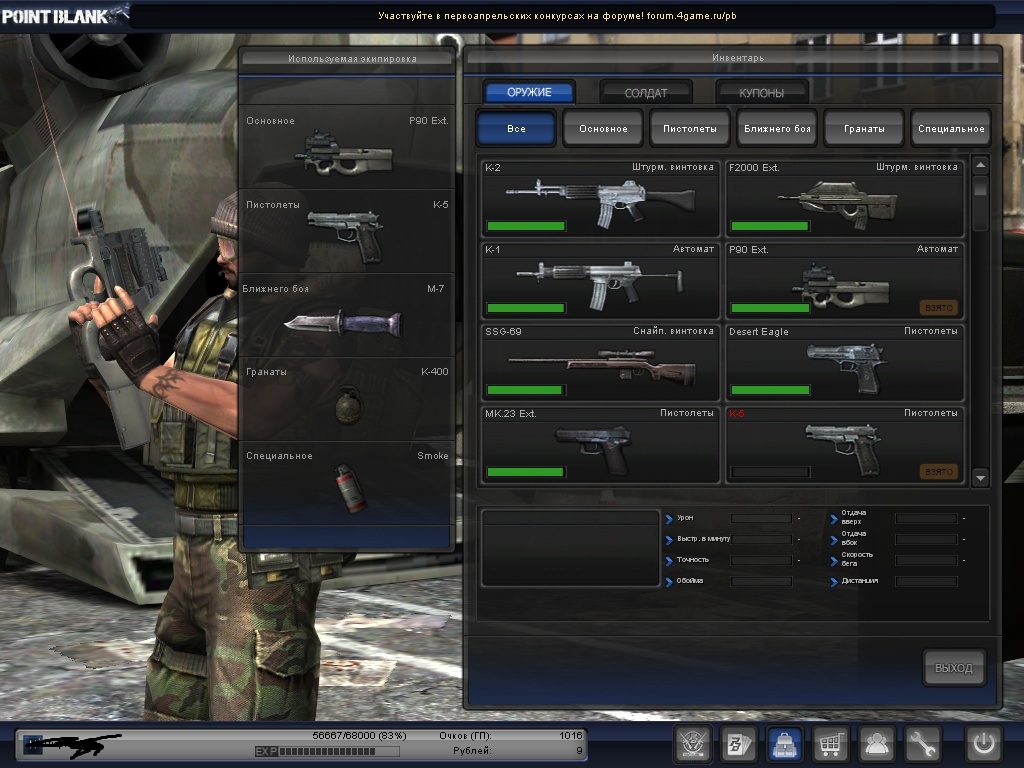This screenshot has height=768, width=1024.
Task: Show the Гранаты category
Action: tap(864, 129)
